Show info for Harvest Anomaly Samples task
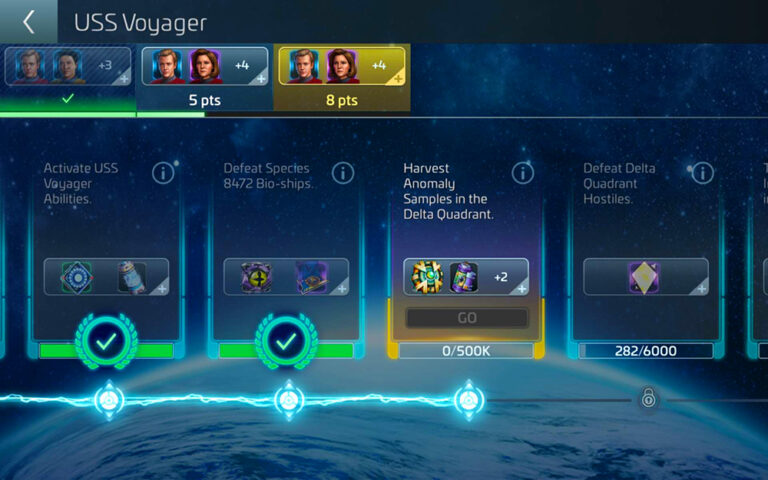 click(523, 173)
